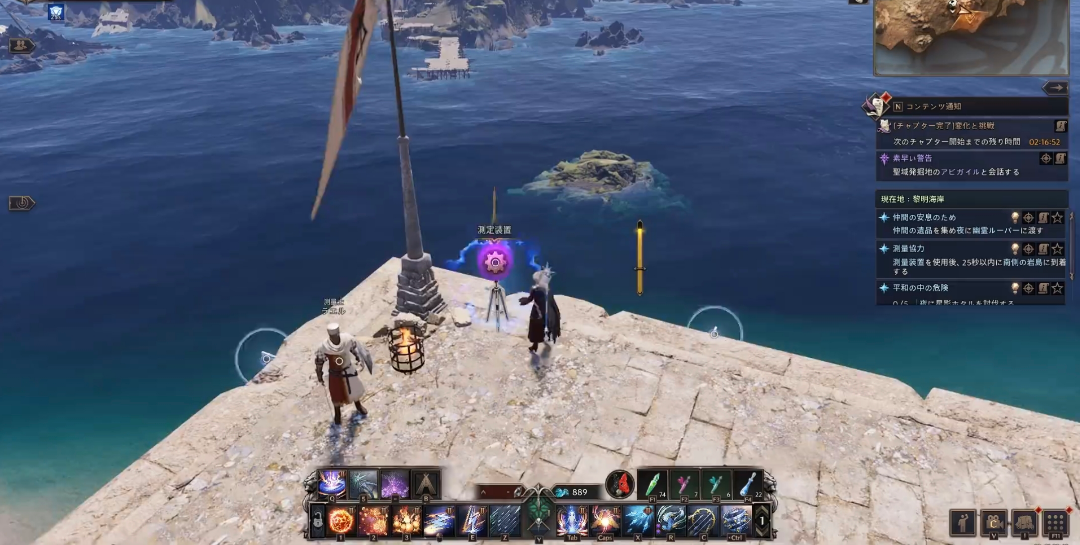Open the main menu grid button

click(x=1055, y=523)
